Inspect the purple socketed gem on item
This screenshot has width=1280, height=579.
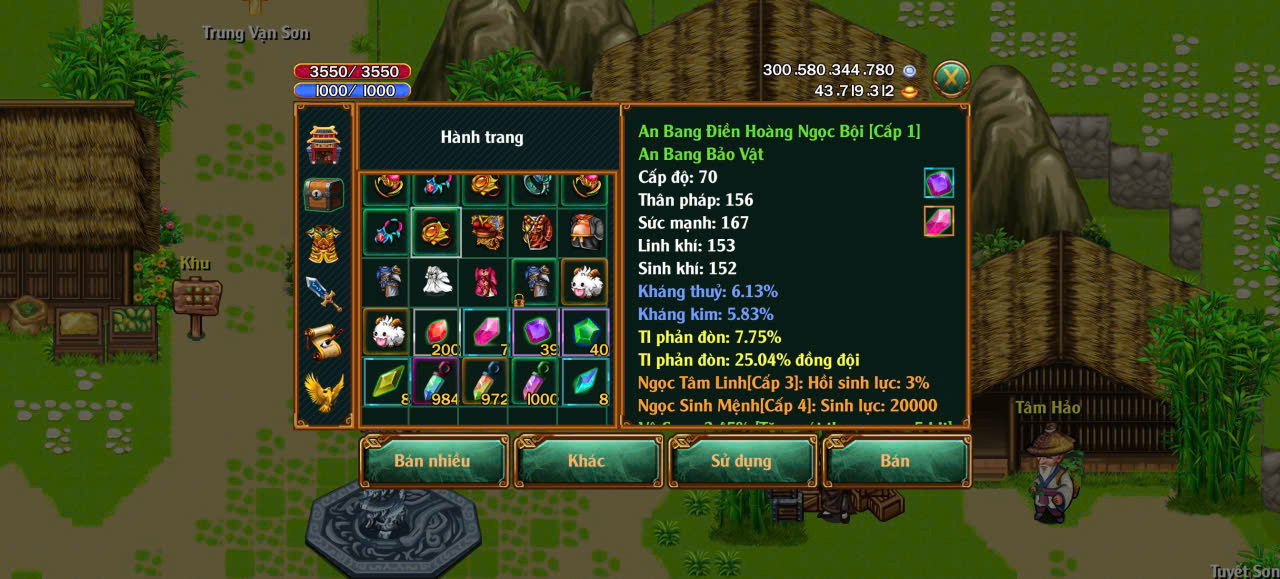pyautogui.click(x=938, y=183)
